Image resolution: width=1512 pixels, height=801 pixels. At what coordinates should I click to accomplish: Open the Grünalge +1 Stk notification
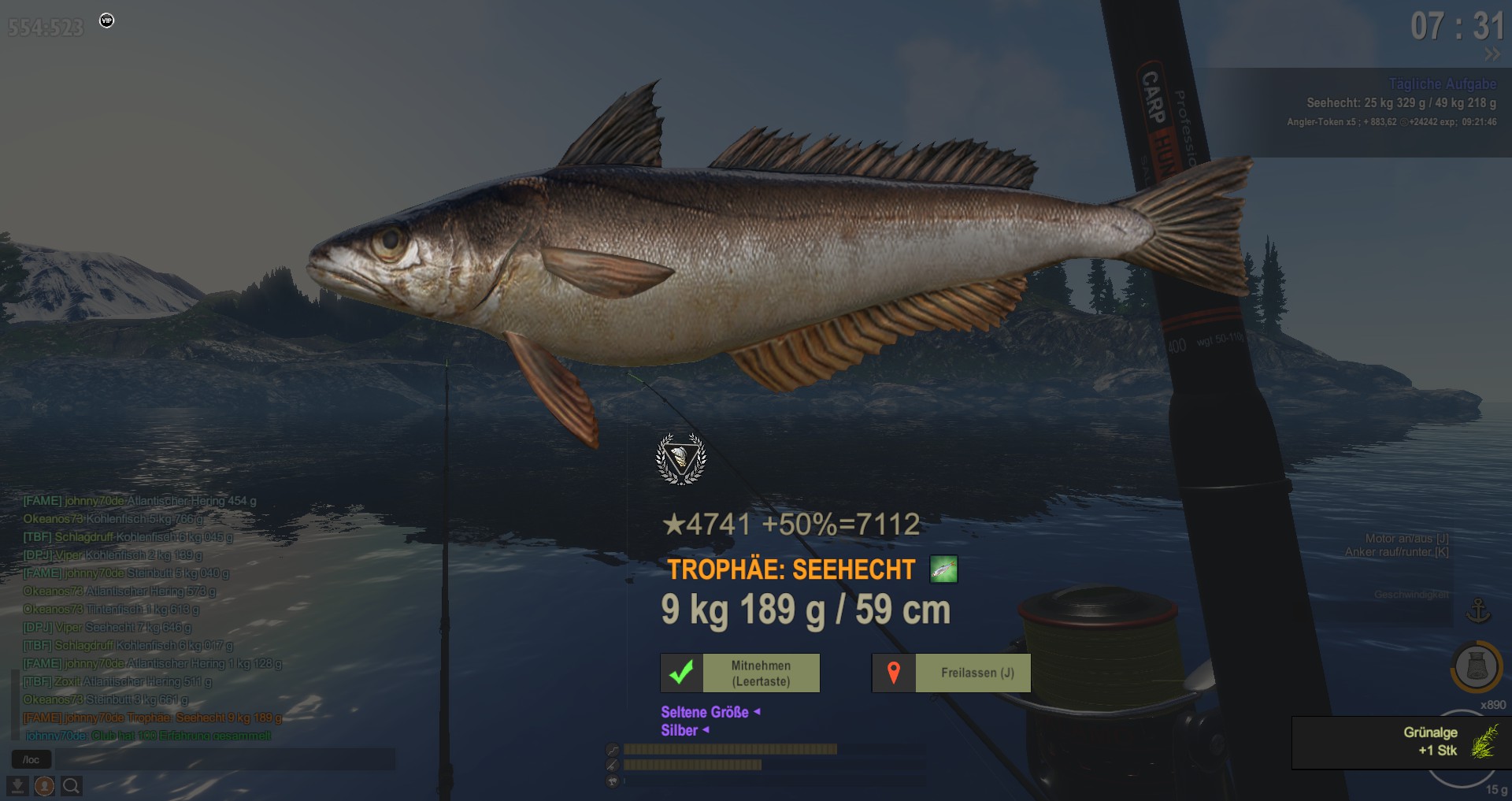[x=1402, y=742]
